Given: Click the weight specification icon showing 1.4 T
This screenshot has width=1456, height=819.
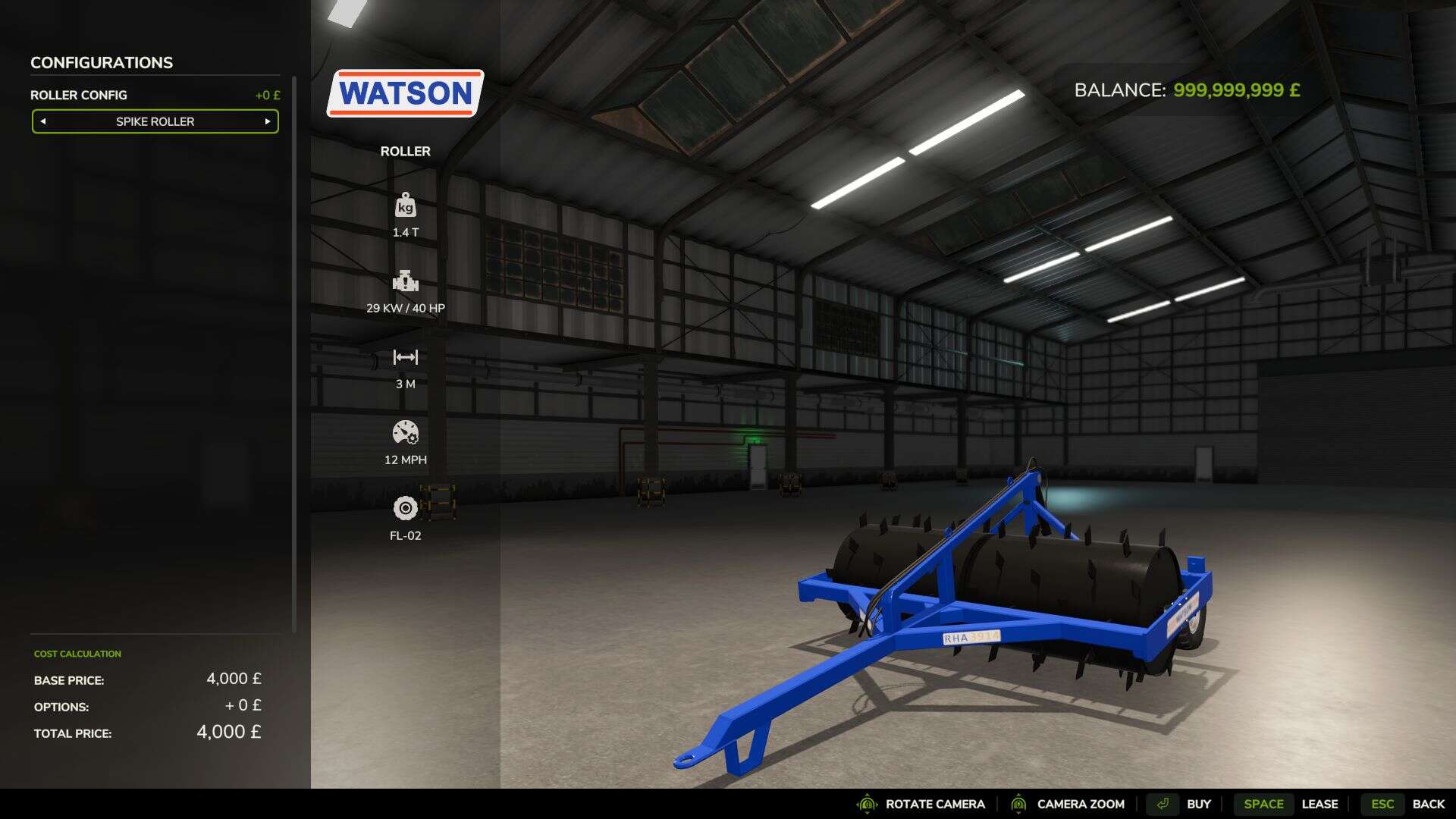Looking at the screenshot, I should [406, 205].
